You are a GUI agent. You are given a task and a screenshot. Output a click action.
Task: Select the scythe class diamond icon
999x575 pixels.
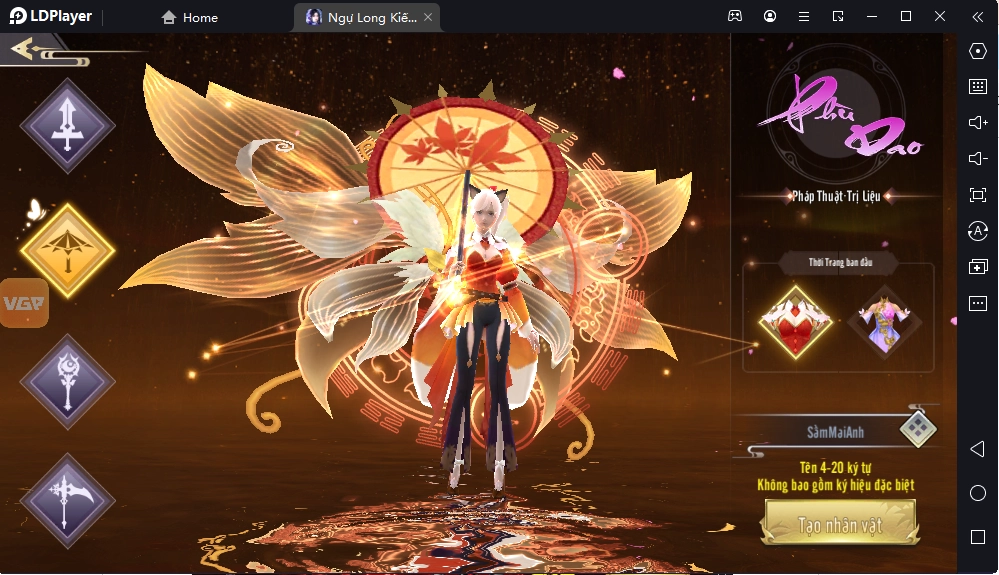click(x=68, y=501)
